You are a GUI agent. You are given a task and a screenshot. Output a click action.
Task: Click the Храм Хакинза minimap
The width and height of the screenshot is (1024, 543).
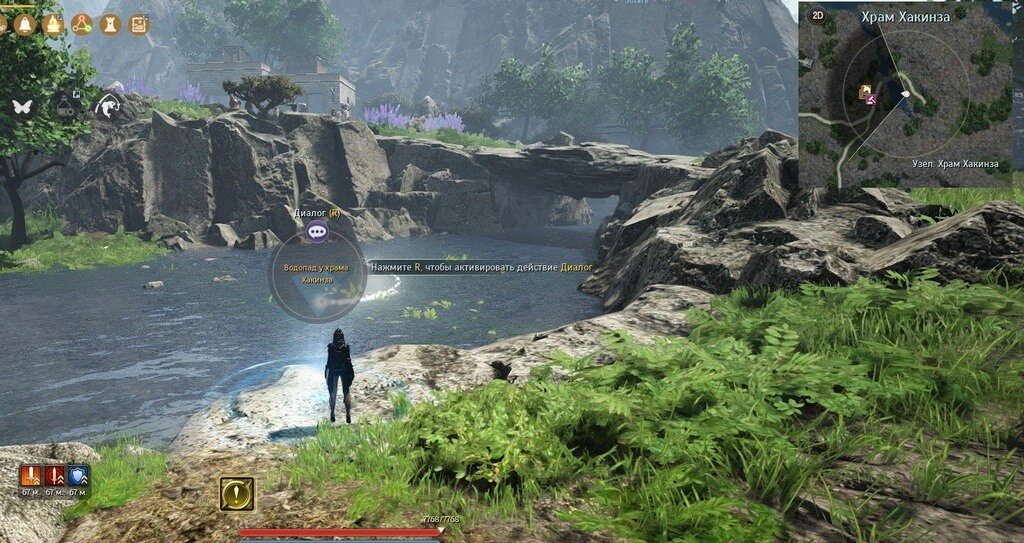905,100
